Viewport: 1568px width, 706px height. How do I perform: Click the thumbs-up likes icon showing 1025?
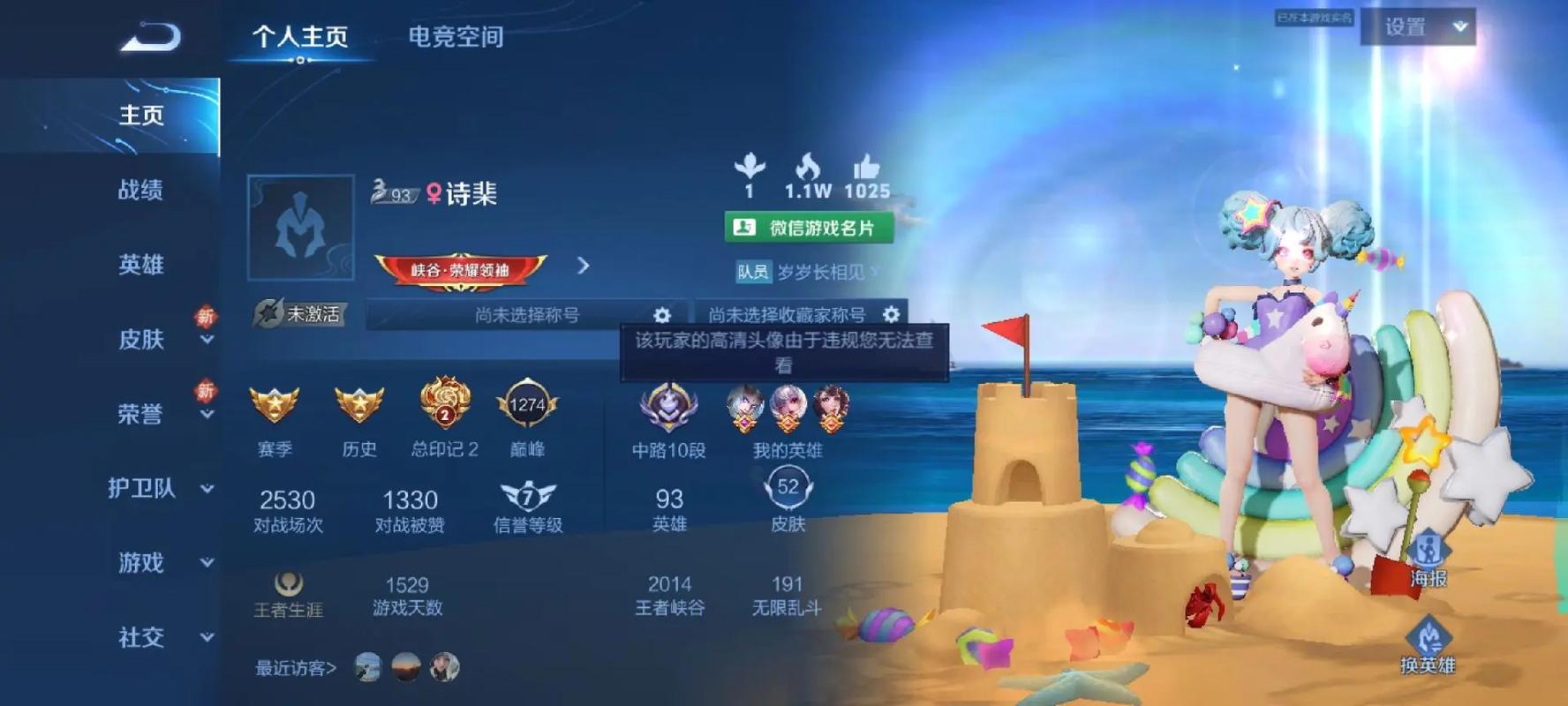[869, 169]
